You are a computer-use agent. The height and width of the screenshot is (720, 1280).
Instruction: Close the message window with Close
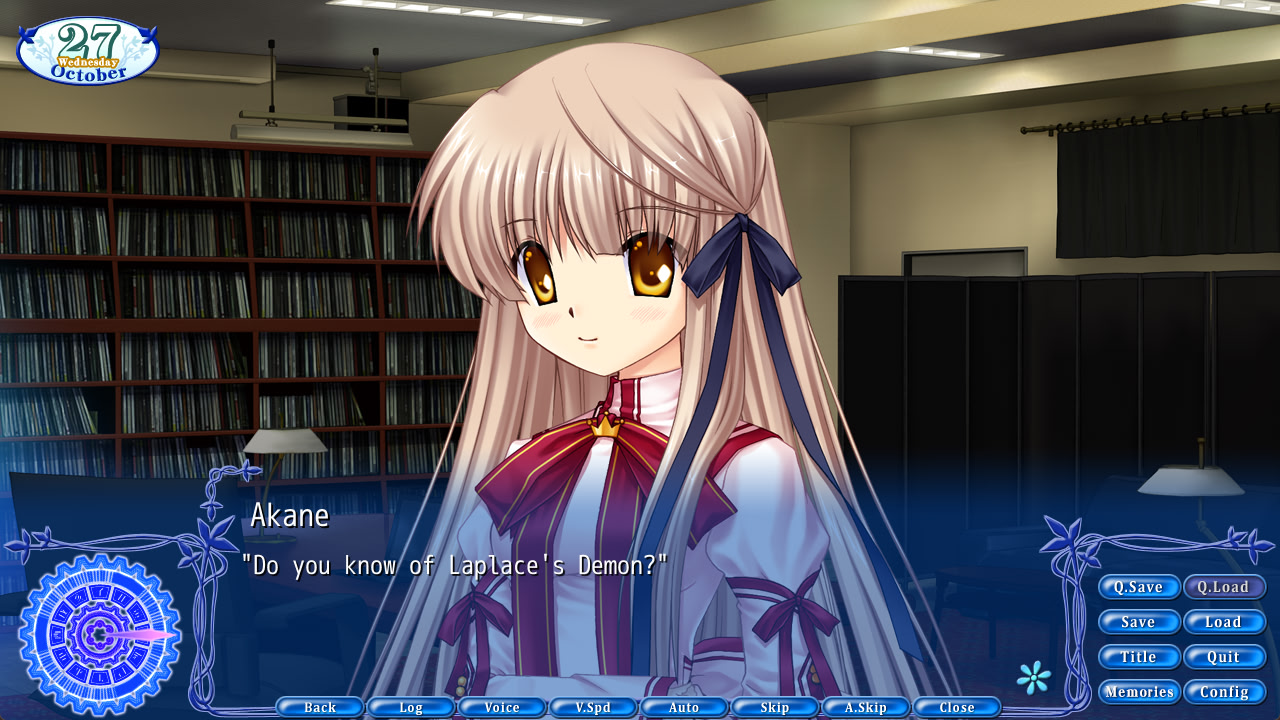(x=957, y=706)
